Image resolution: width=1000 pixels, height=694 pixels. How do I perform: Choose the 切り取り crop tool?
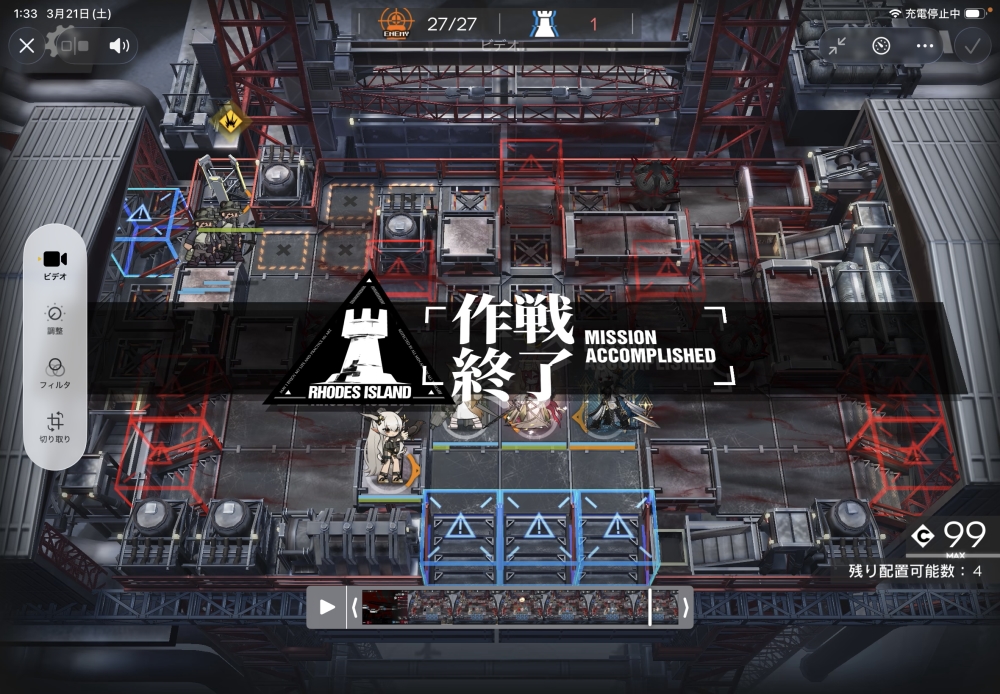(x=55, y=427)
